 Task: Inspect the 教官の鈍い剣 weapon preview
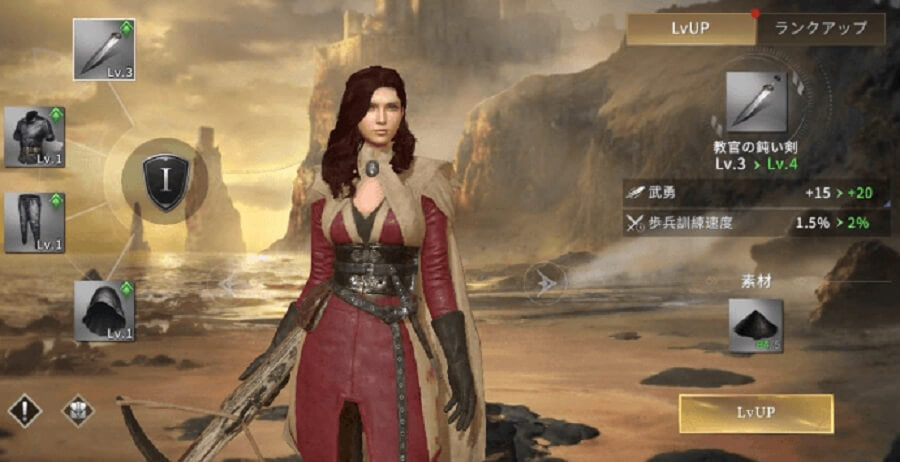pos(755,102)
